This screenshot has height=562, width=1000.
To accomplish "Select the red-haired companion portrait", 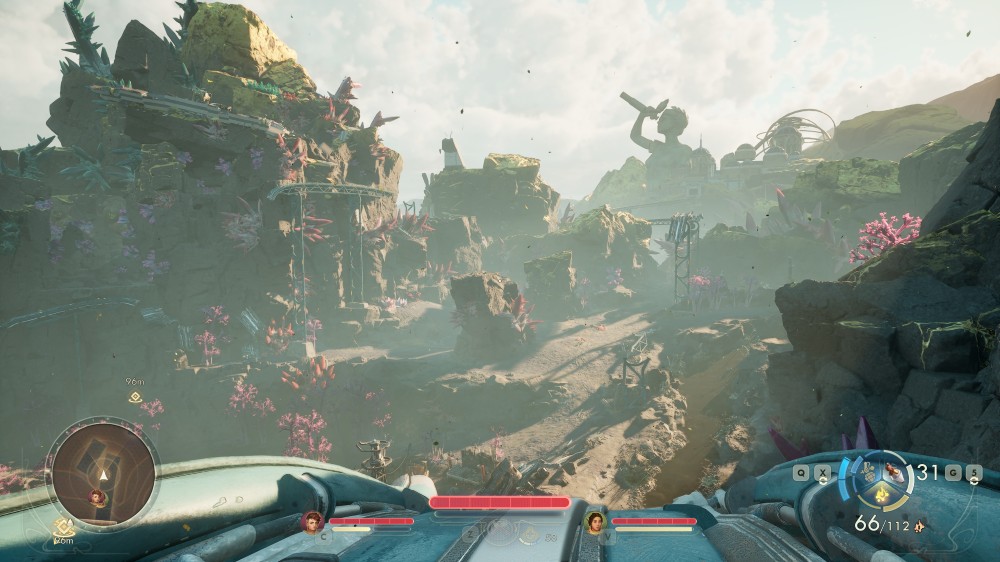I will click(313, 522).
